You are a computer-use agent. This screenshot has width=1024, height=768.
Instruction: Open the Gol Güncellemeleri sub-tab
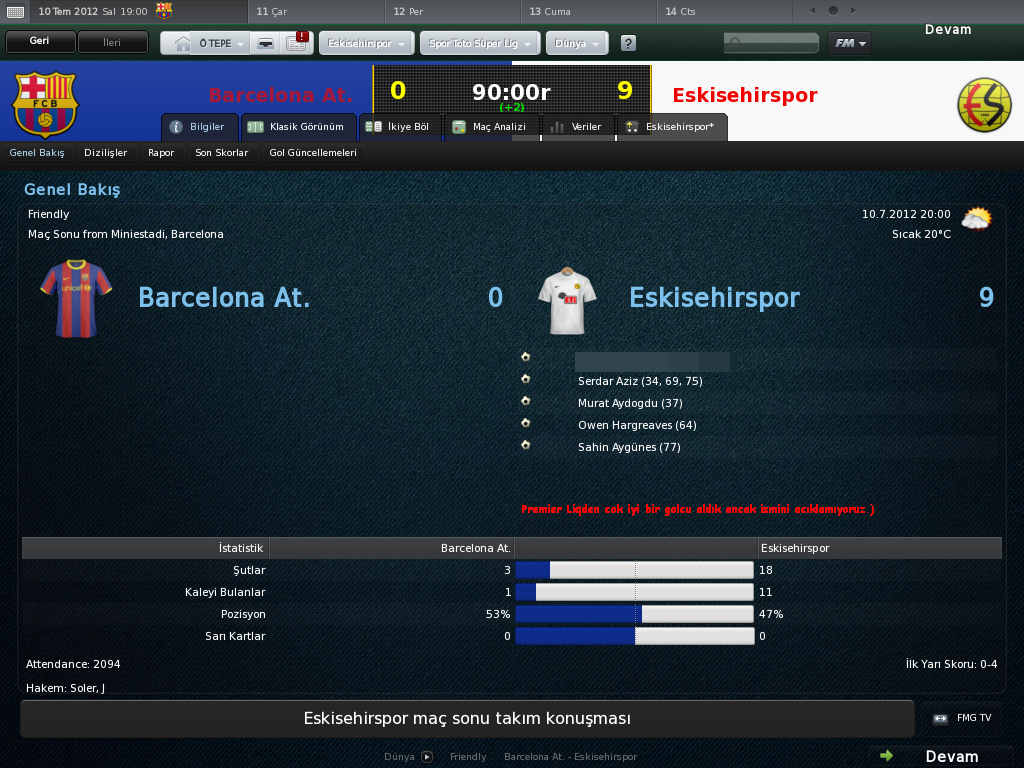point(313,153)
